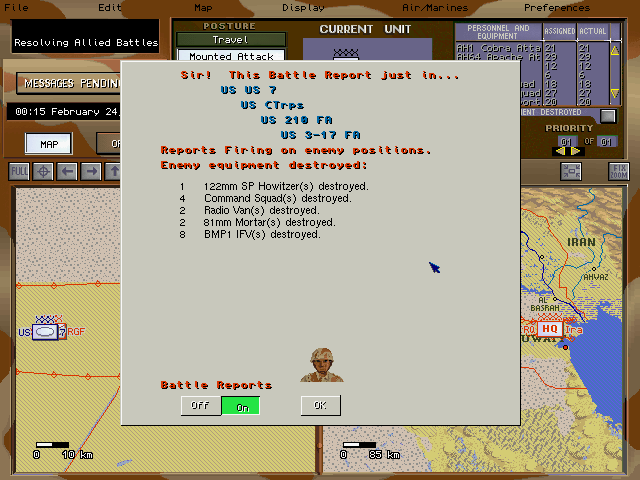Select the US 7 unit counter on map
Screen dimensions: 640x480
[x=48, y=331]
